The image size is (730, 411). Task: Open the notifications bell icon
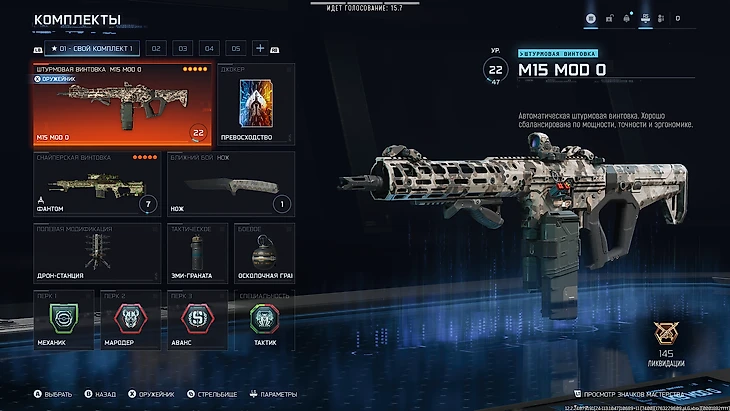(627, 18)
